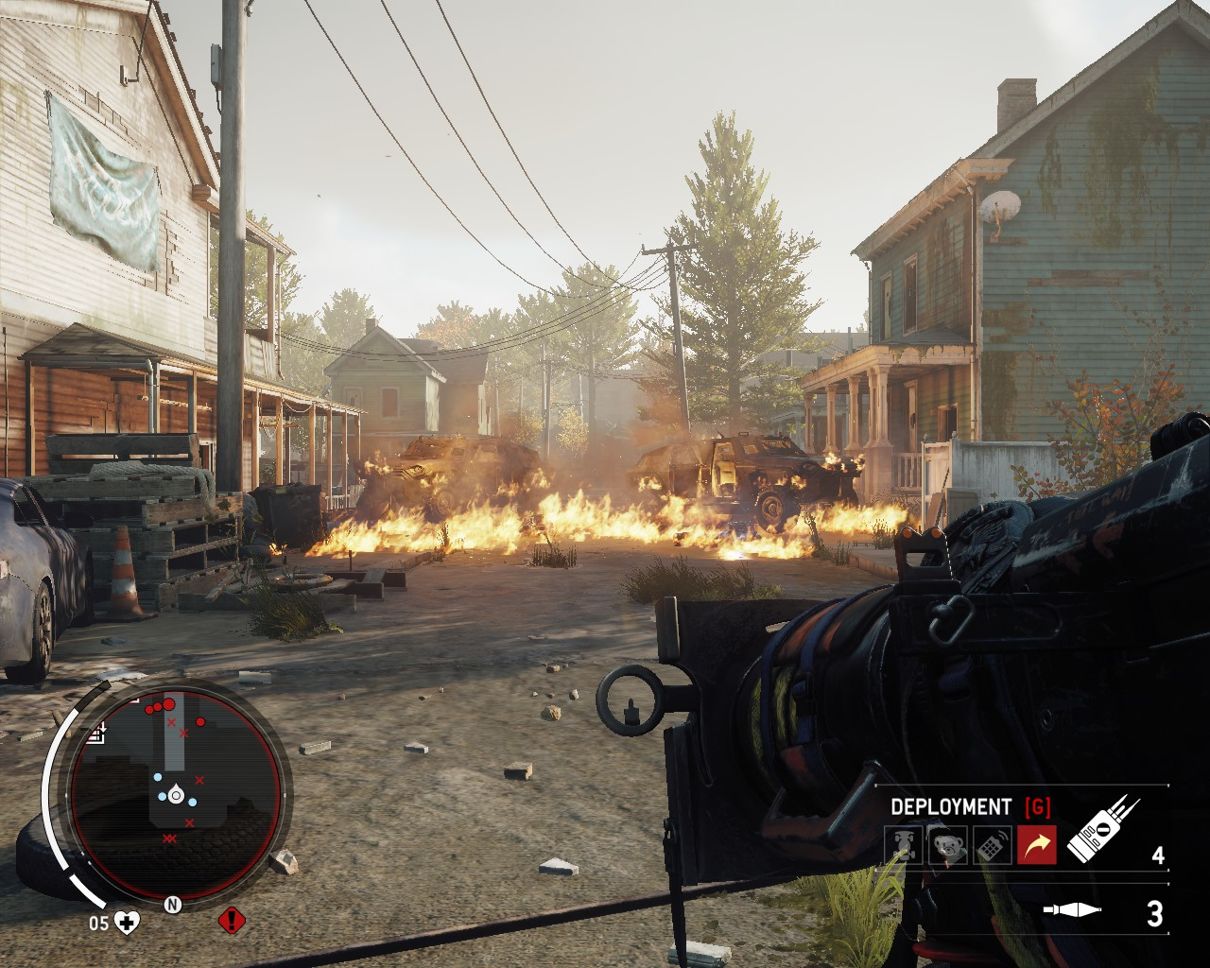This screenshot has width=1210, height=968.
Task: Click the white heart medkit icon
Action: pyautogui.click(x=127, y=922)
